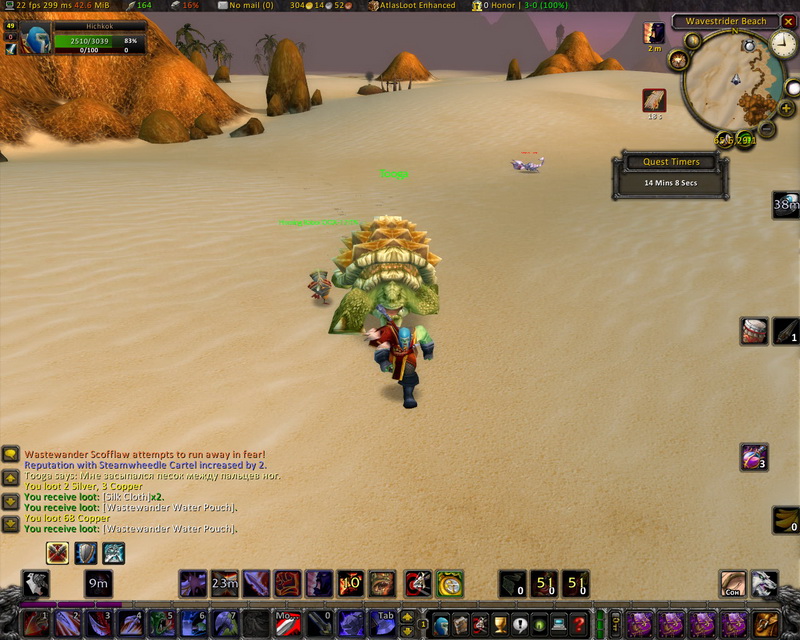Click the dark hooded figure buff icon

click(654, 33)
